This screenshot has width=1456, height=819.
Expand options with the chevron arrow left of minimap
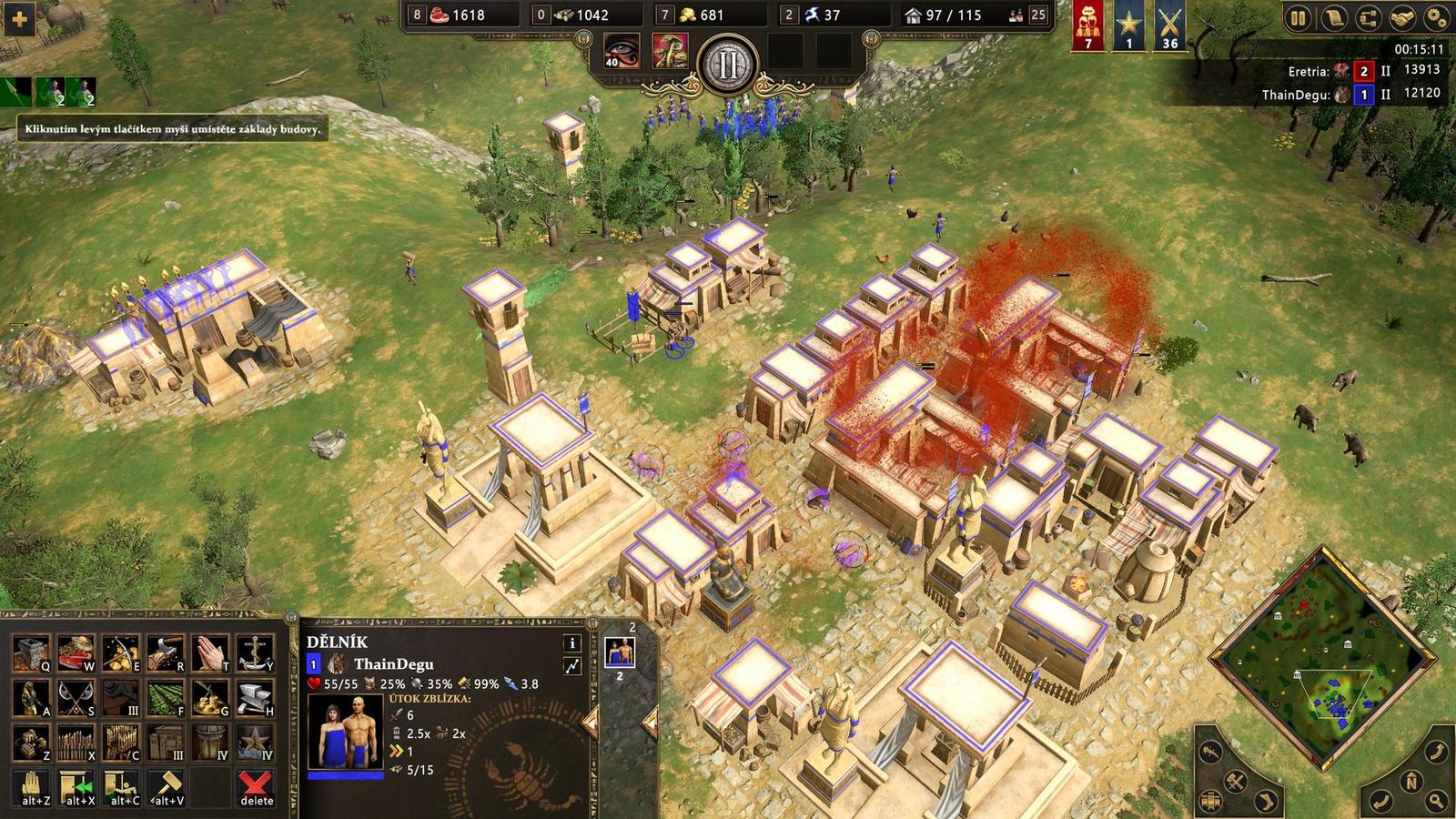tap(1264, 801)
